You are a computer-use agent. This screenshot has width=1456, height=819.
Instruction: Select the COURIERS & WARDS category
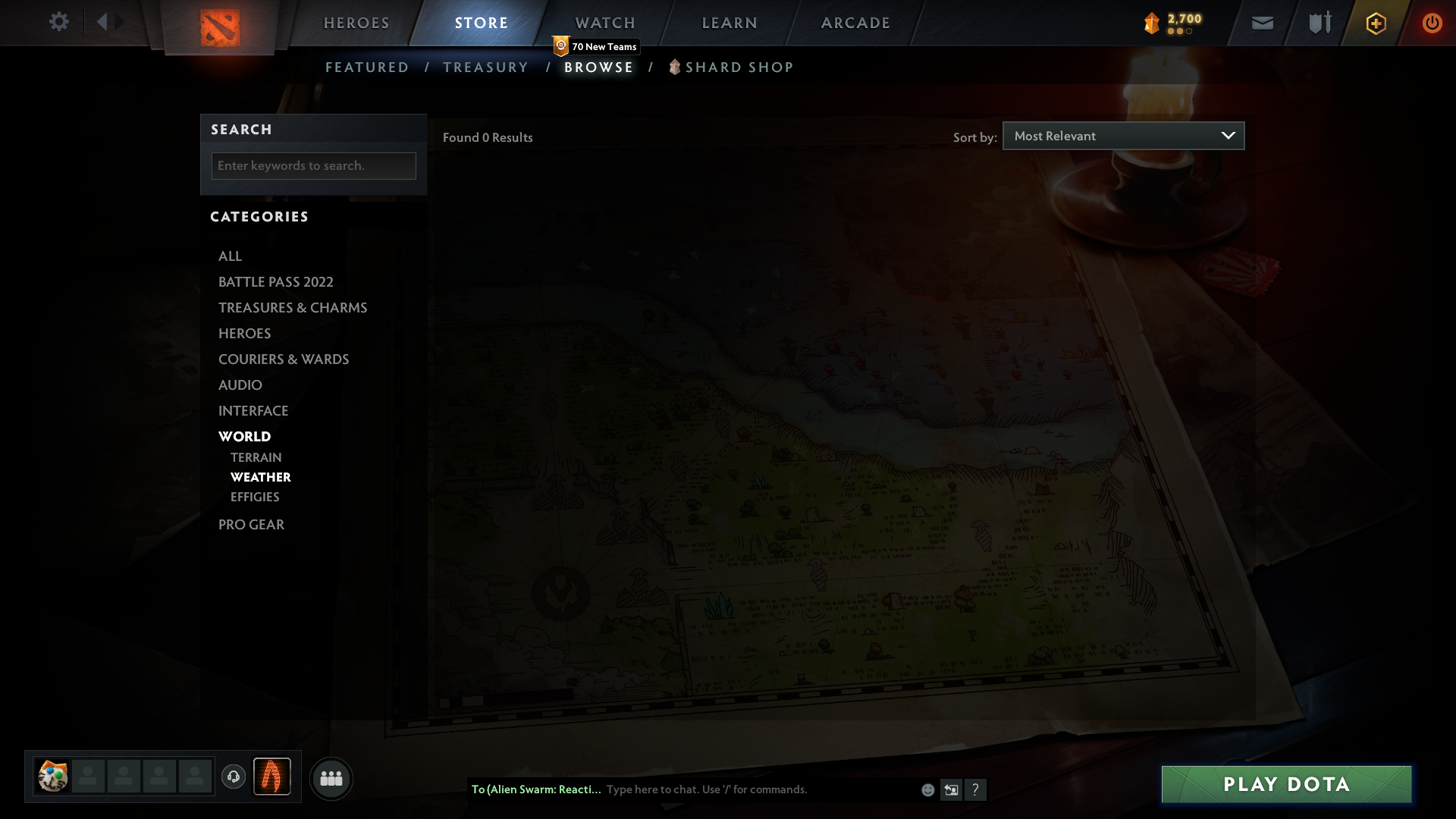(x=284, y=359)
